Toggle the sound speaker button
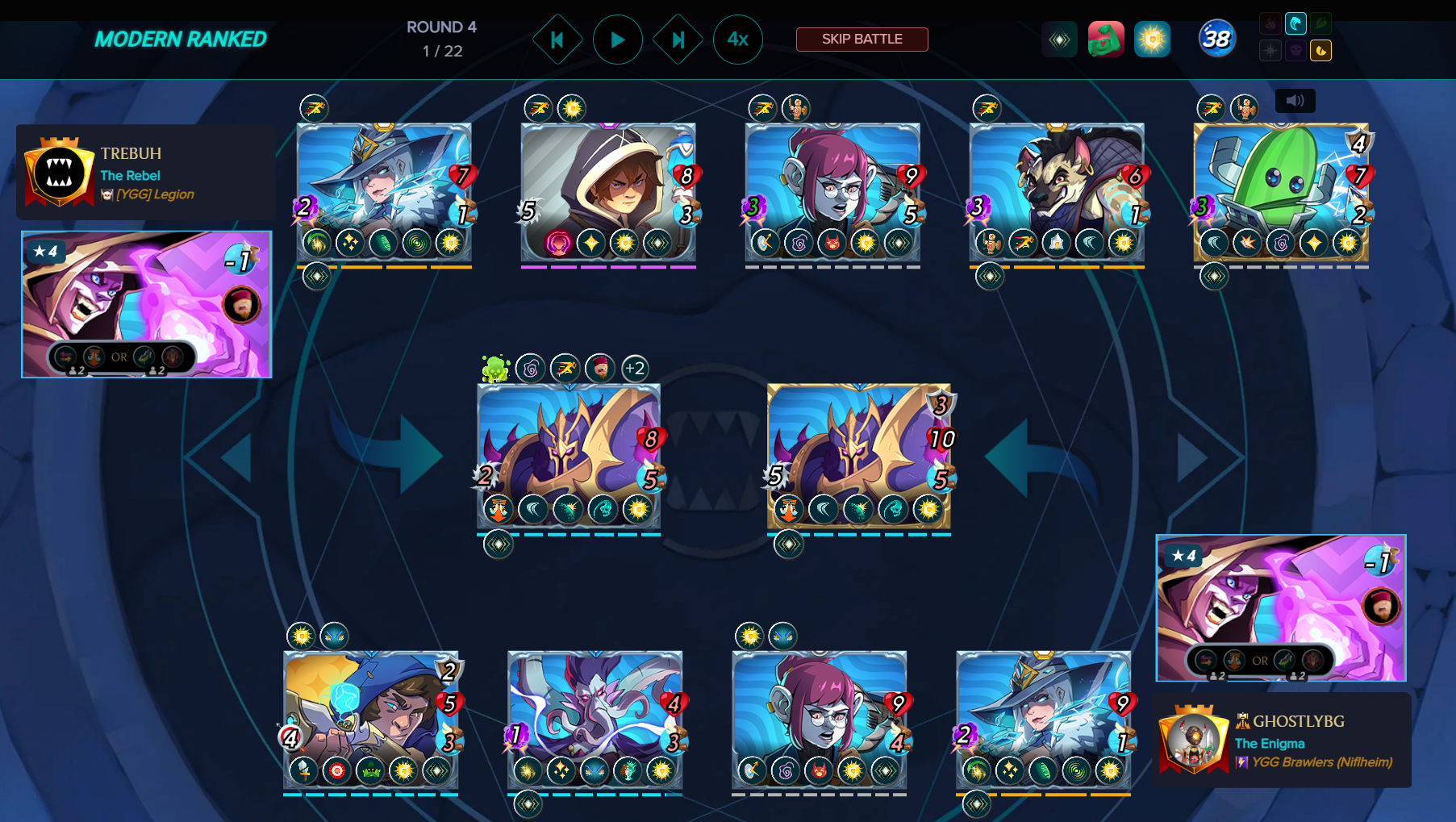Screen dimensions: 1456x822 coord(1295,101)
